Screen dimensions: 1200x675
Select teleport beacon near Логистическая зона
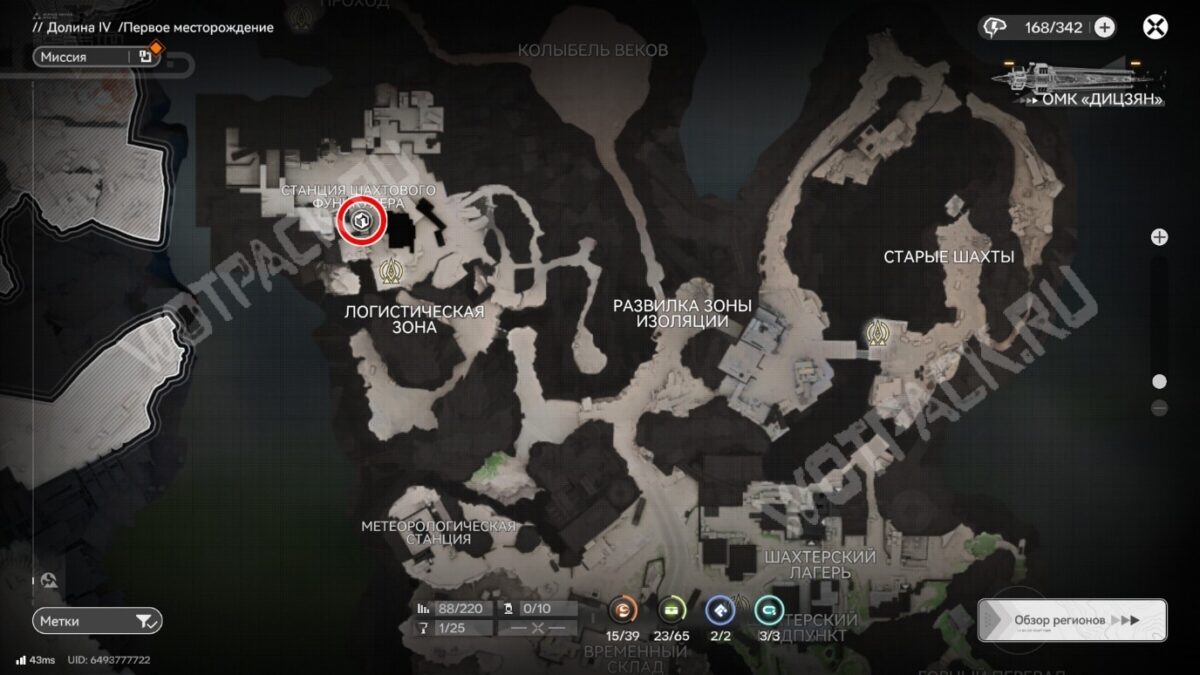pos(391,270)
